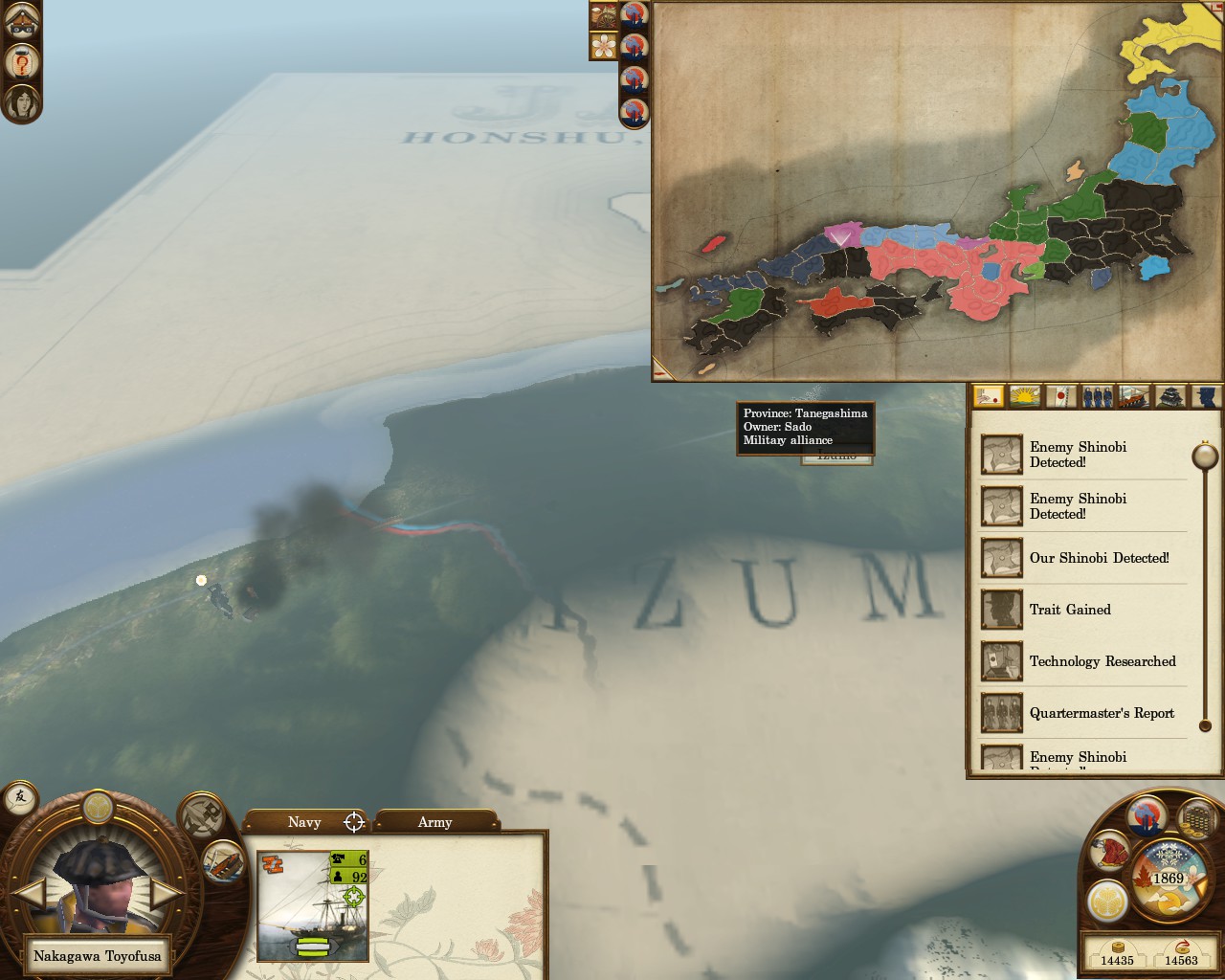1225x980 pixels.
Task: Click the campaign overview minimap
Action: click(x=938, y=191)
